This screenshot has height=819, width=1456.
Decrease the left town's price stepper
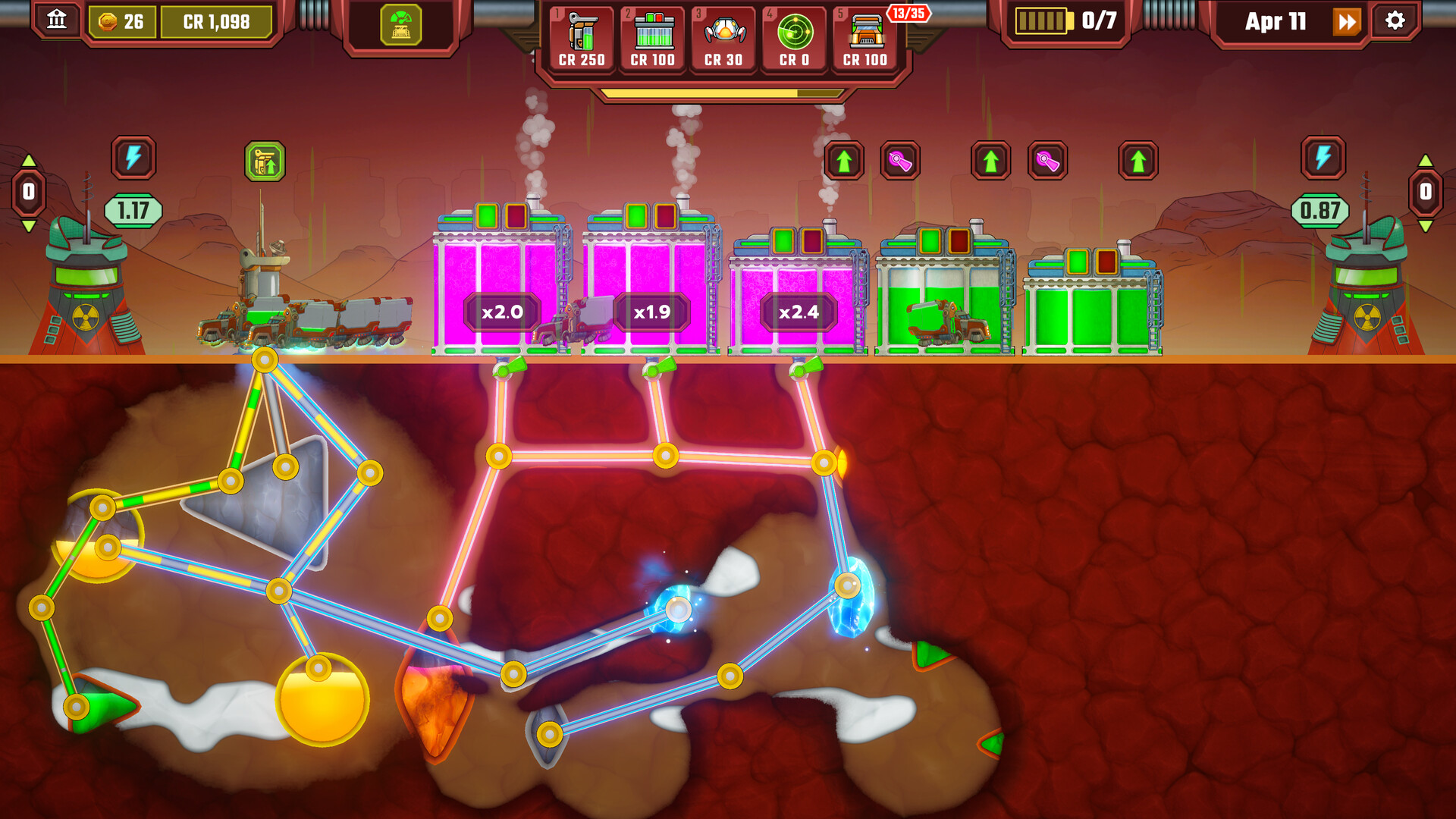[x=29, y=226]
